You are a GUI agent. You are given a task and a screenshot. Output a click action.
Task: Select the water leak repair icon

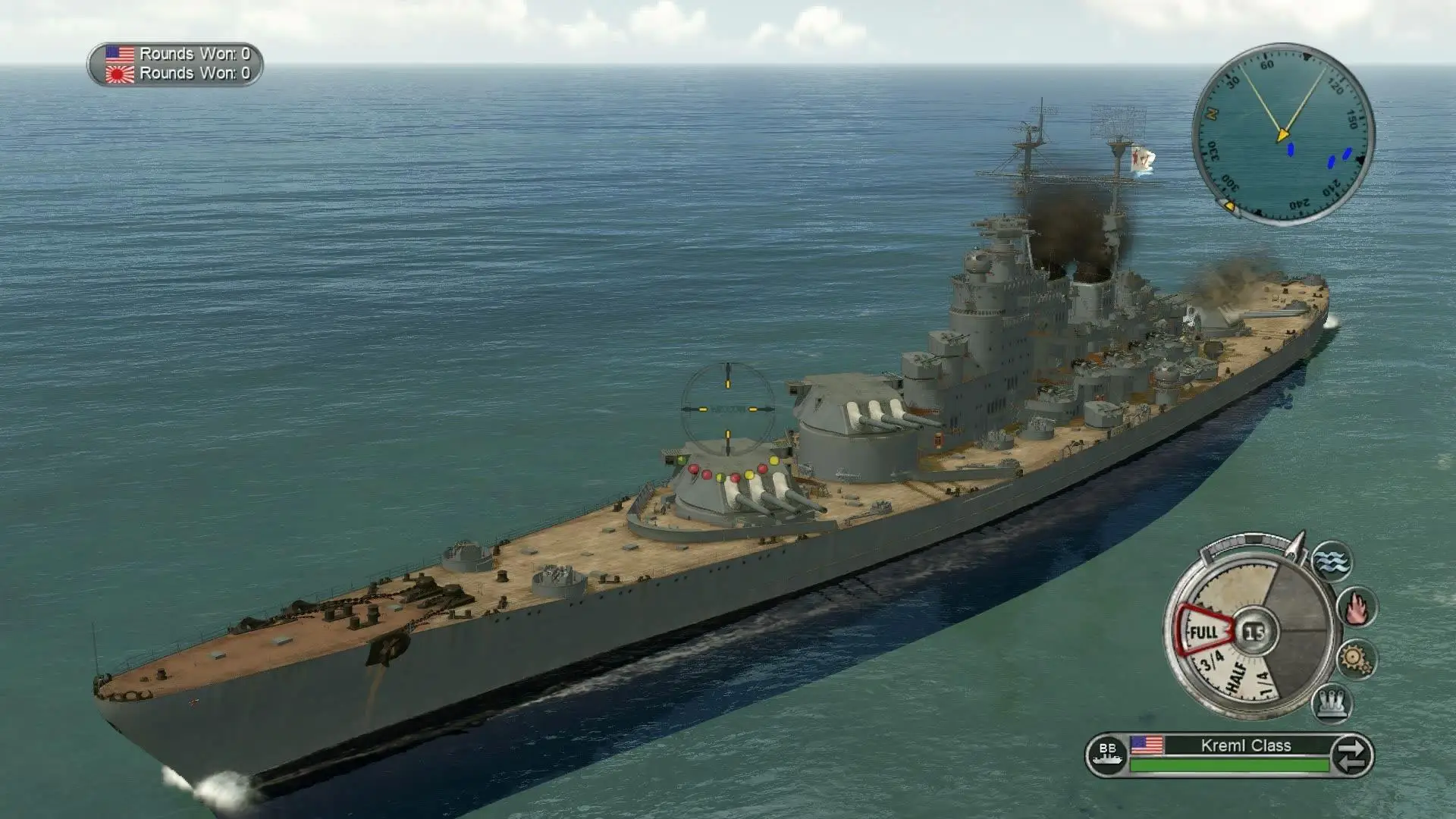coord(1332,562)
